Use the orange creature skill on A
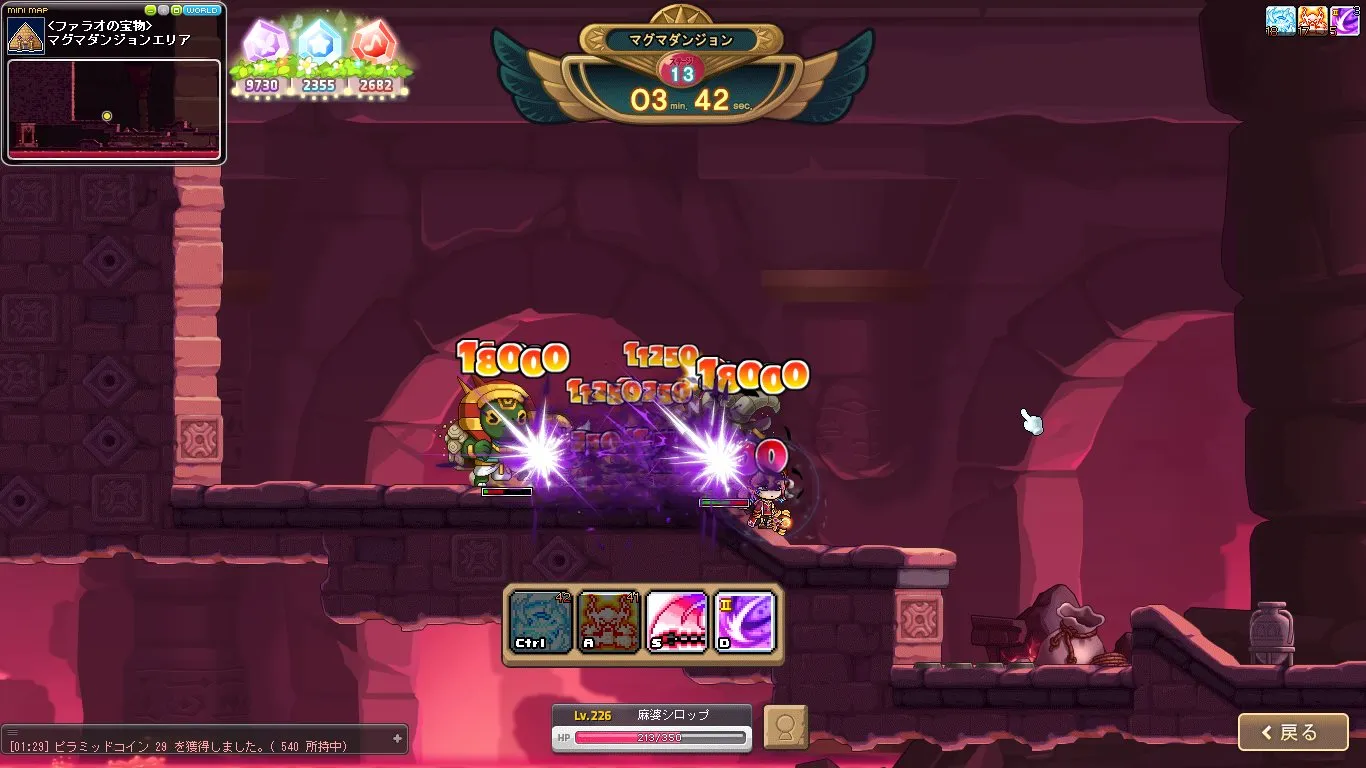This screenshot has height=768, width=1366. 609,621
